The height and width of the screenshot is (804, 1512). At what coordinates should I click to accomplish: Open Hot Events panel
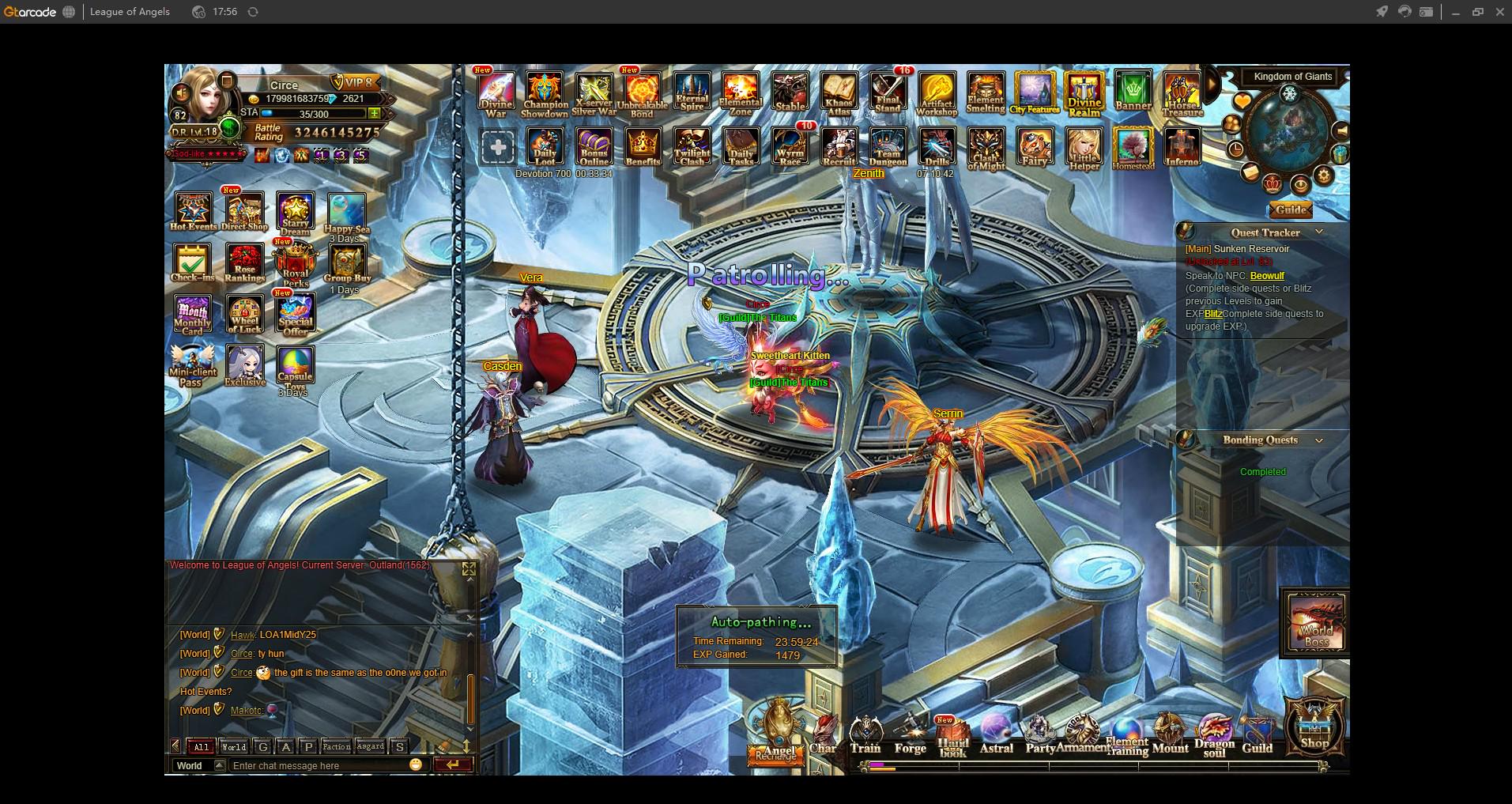click(x=193, y=212)
